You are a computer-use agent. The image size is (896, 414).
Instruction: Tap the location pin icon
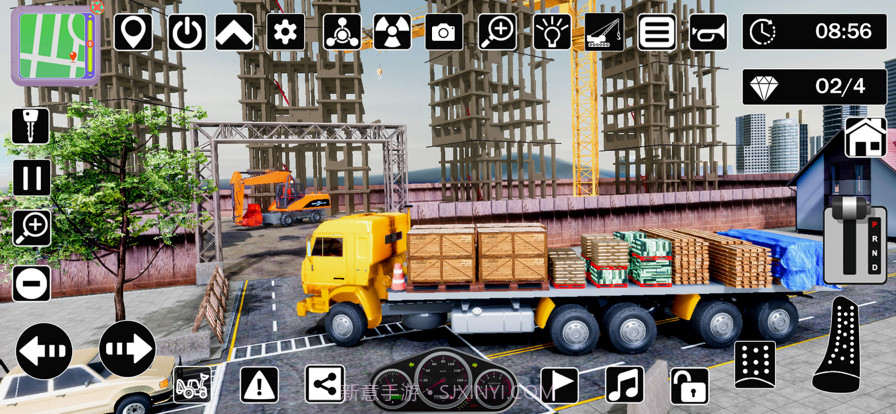click(133, 32)
